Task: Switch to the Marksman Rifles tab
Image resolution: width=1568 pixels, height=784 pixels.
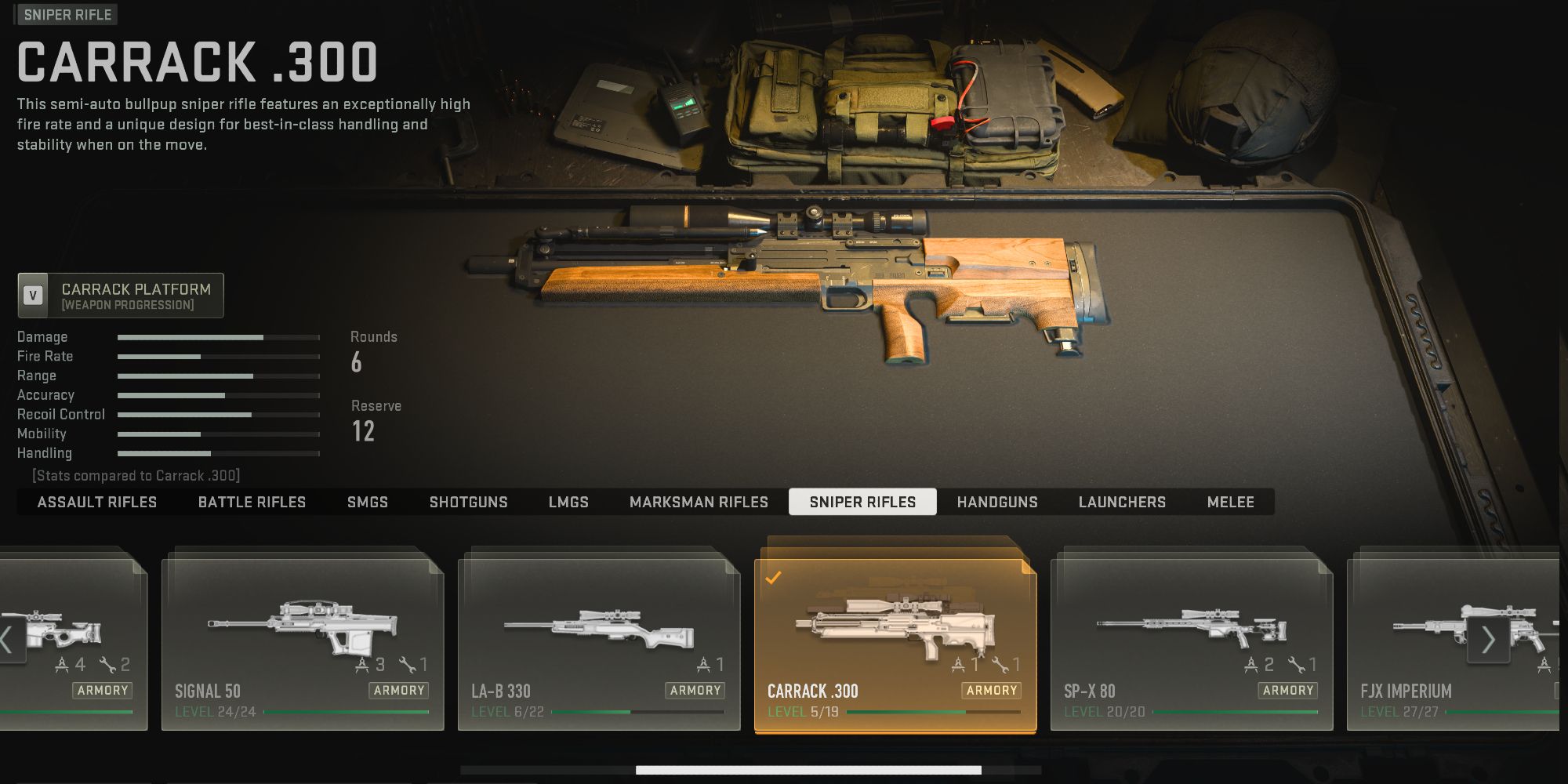Action: [698, 502]
